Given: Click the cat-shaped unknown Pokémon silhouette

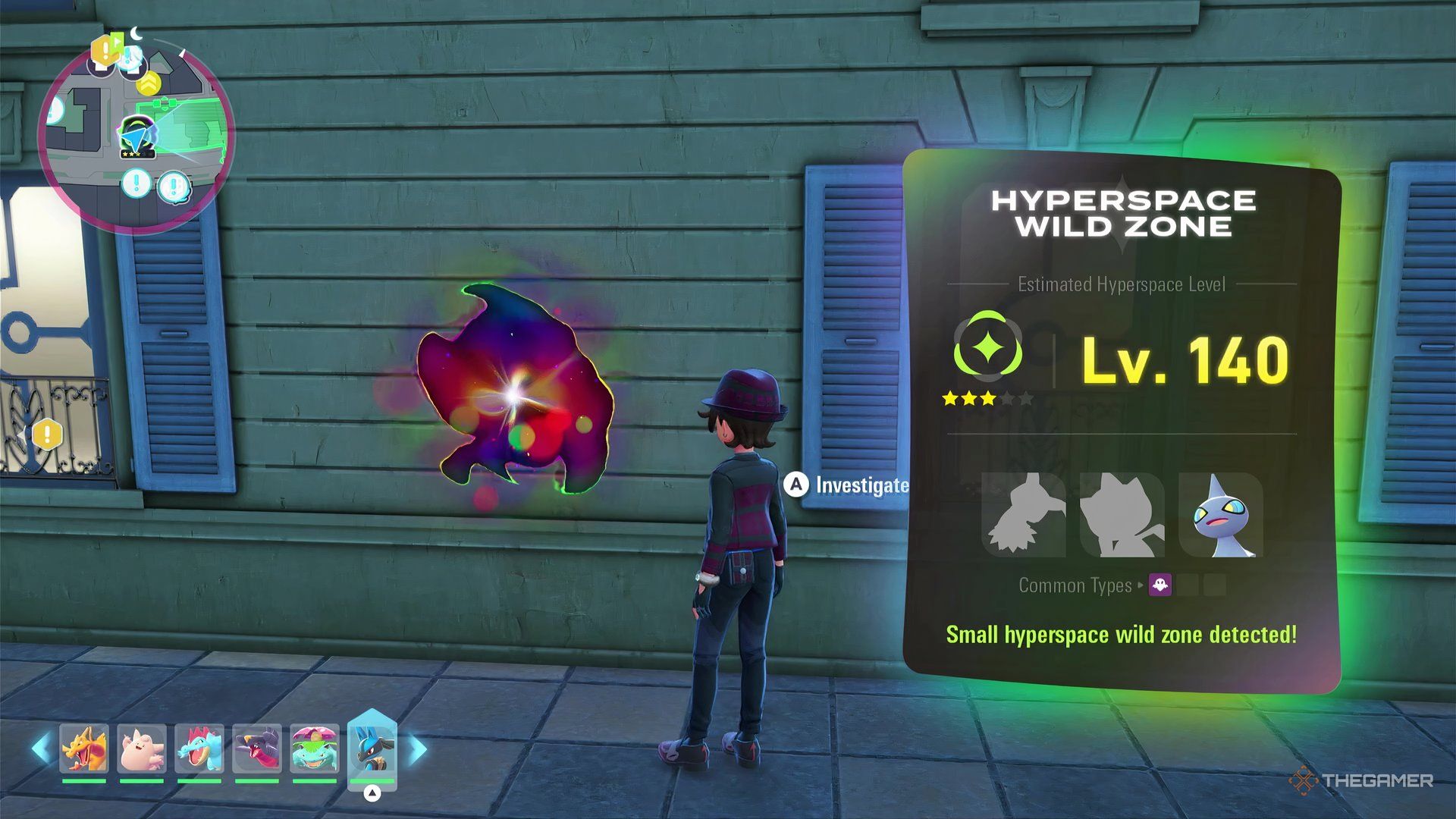Looking at the screenshot, I should (x=1122, y=516).
